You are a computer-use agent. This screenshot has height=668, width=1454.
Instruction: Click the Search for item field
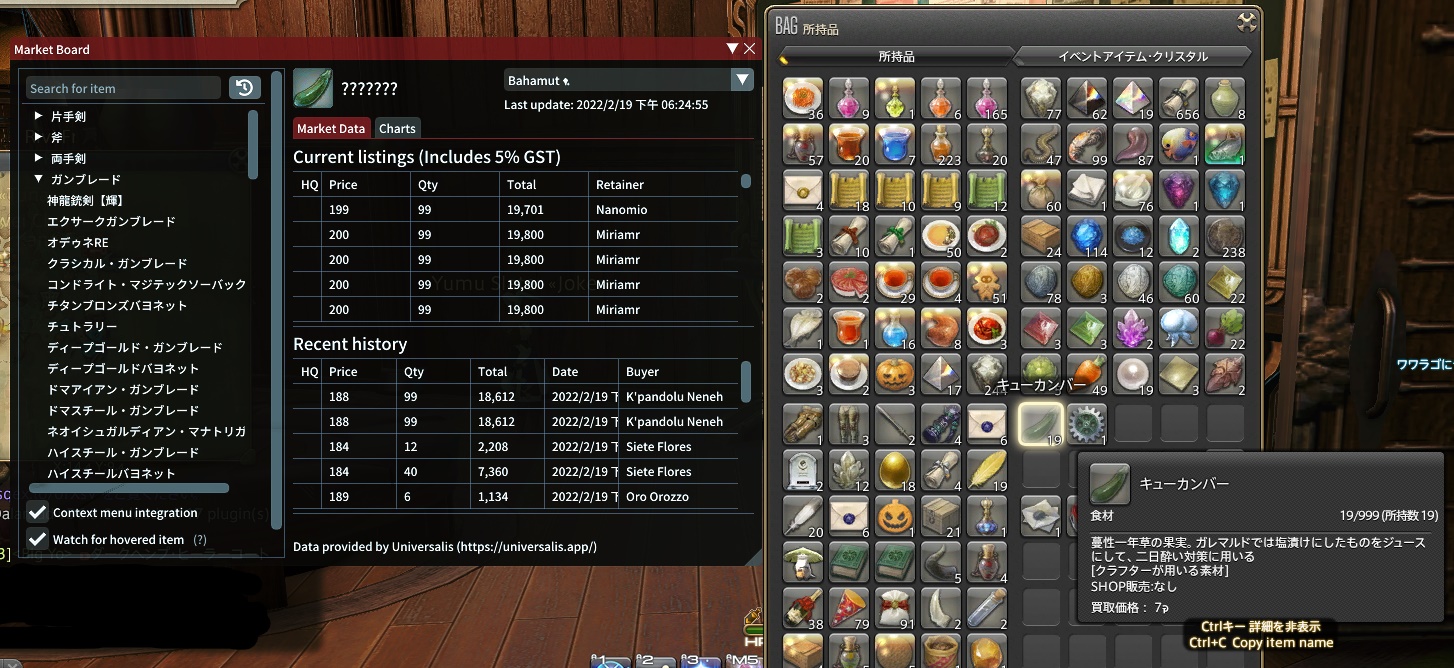click(123, 88)
